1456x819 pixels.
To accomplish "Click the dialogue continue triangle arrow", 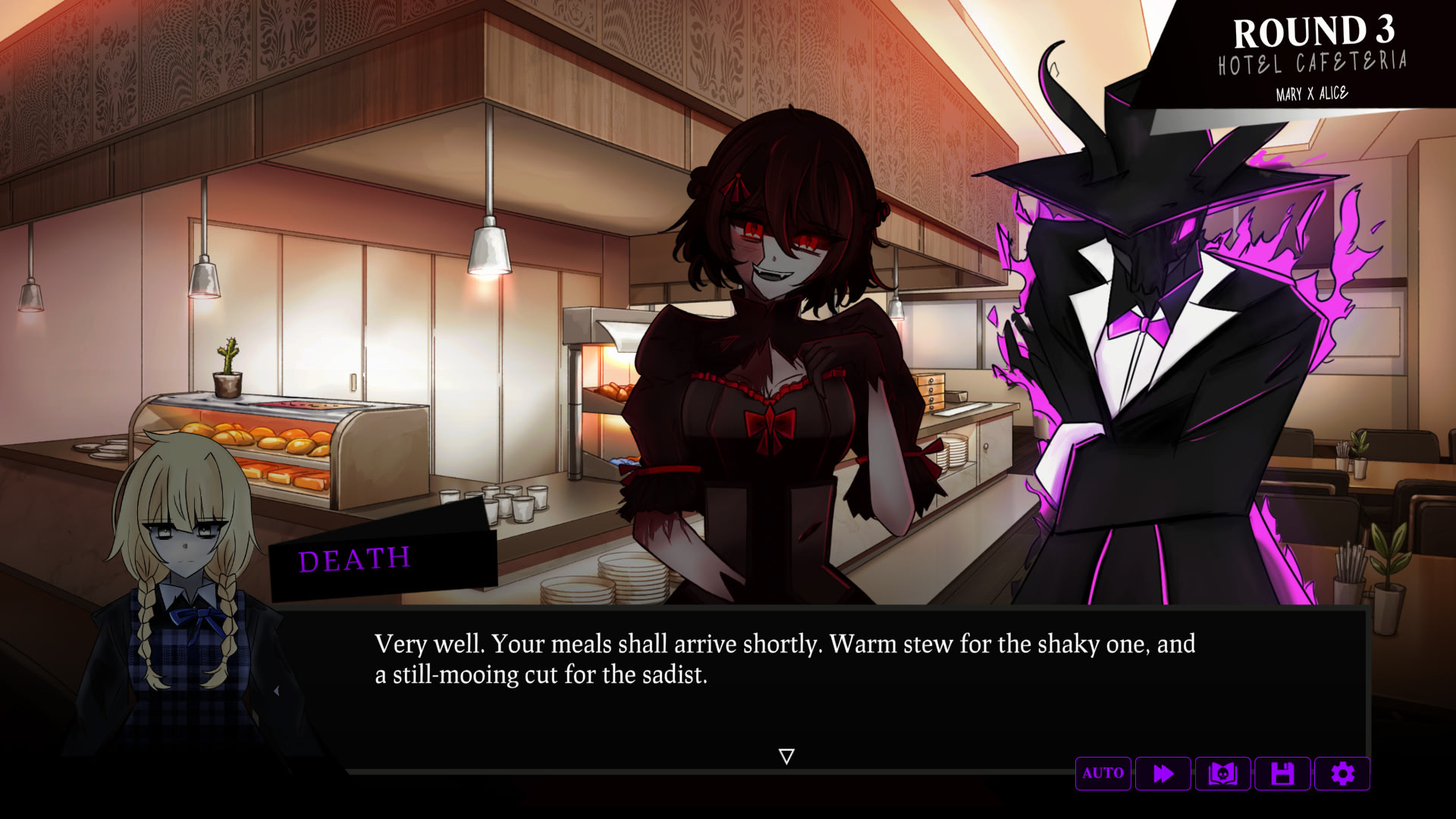I will pyautogui.click(x=786, y=756).
